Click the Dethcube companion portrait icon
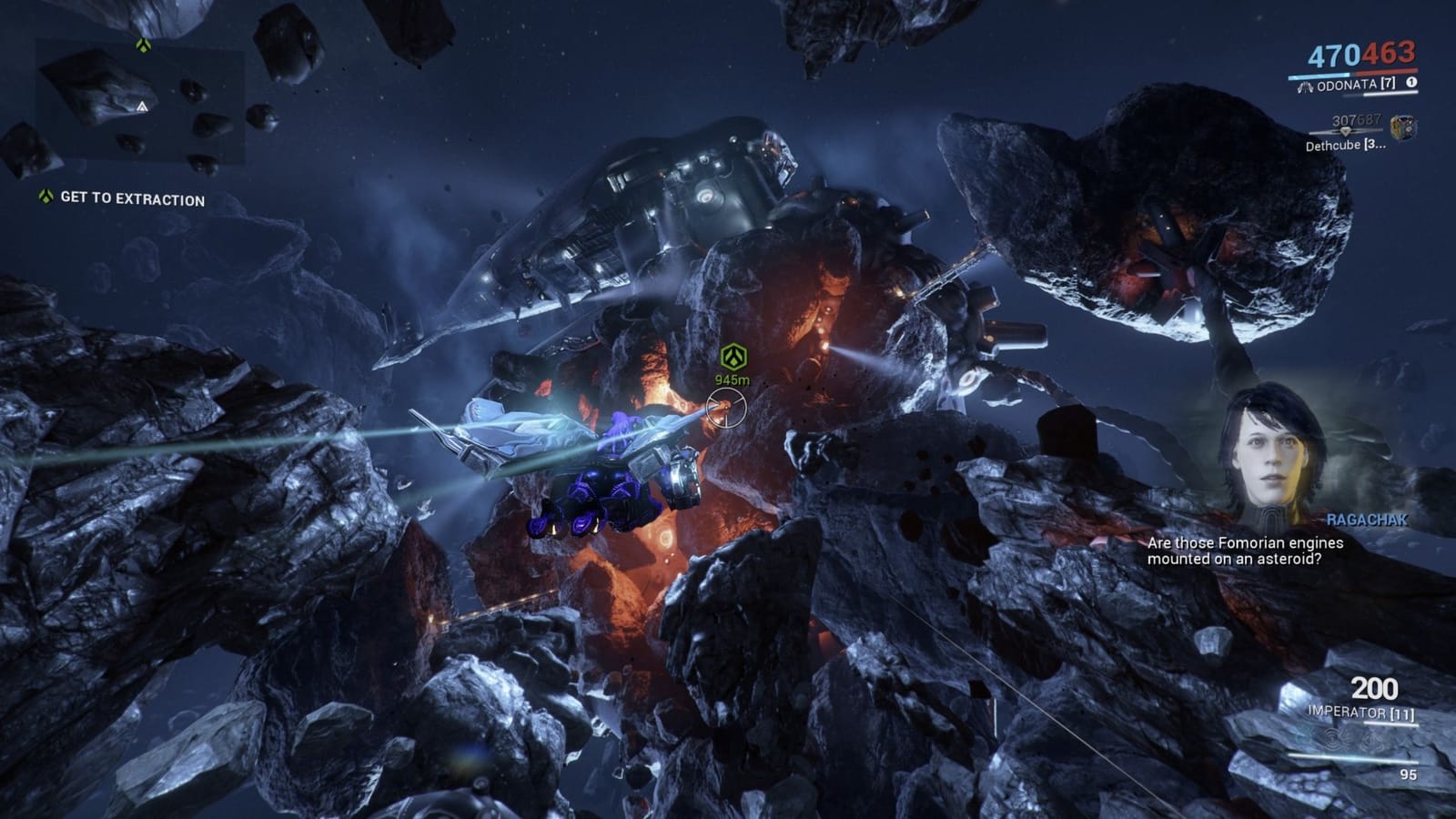This screenshot has height=819, width=1456. (x=1405, y=127)
